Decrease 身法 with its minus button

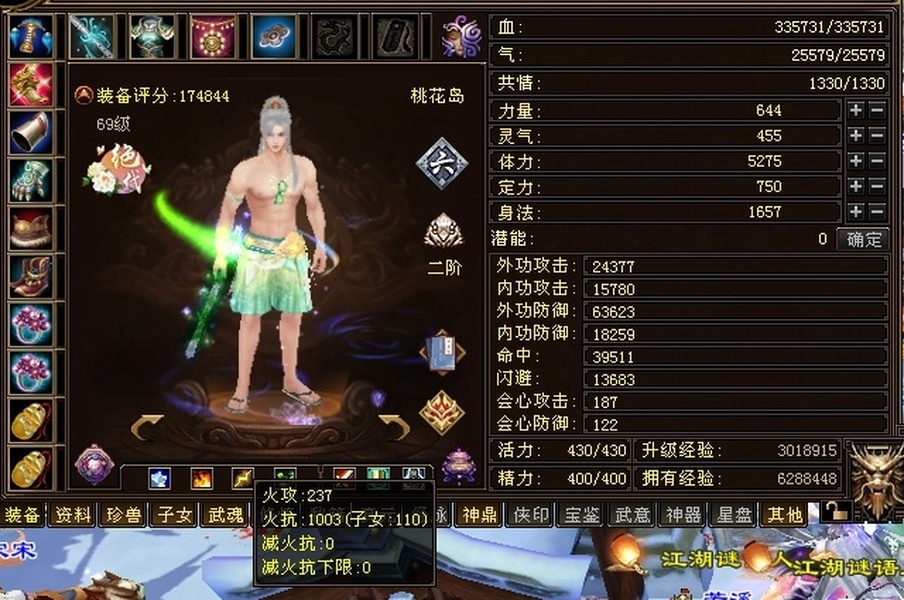(x=877, y=212)
